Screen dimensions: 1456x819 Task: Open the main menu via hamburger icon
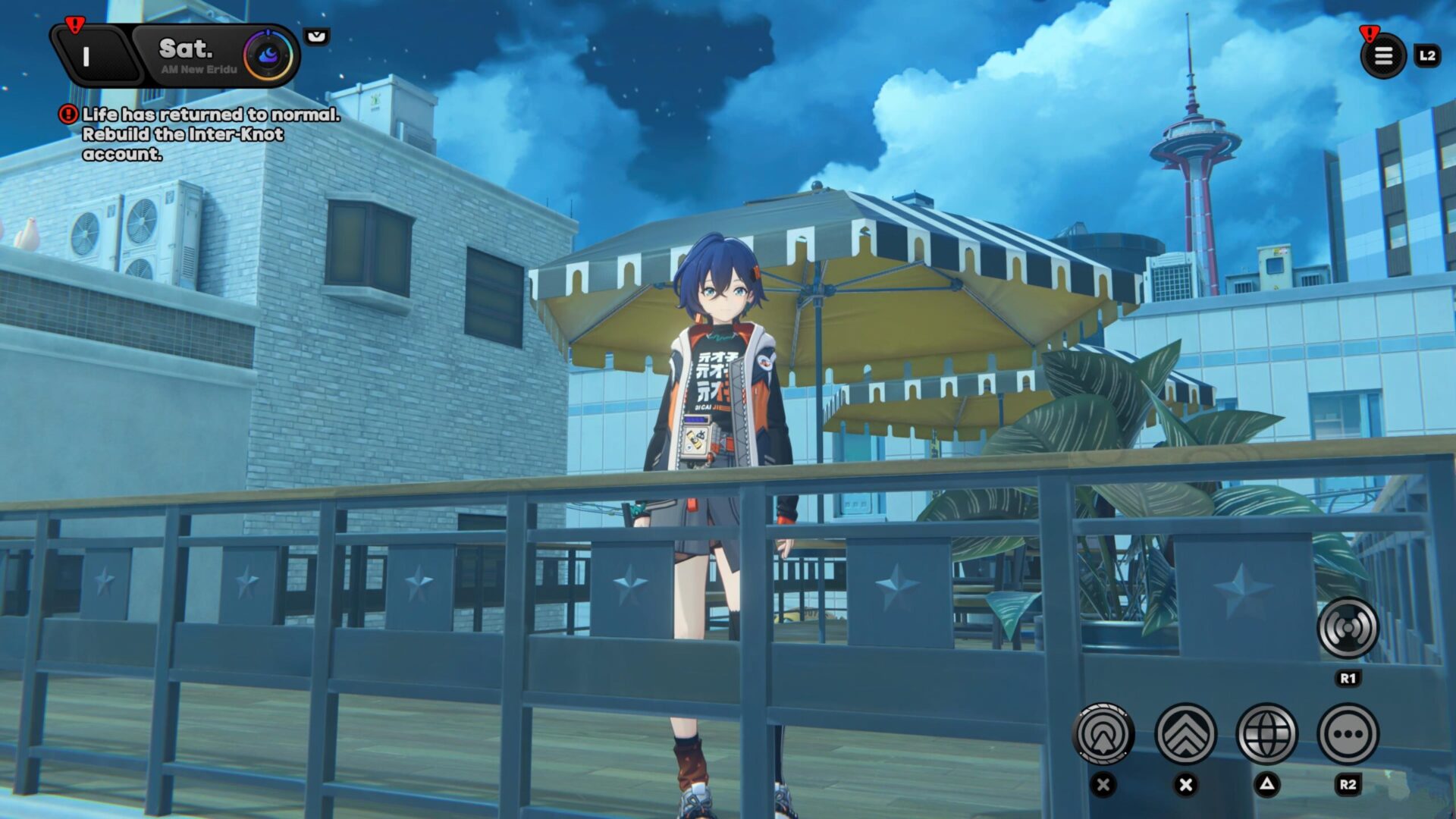click(x=1385, y=56)
